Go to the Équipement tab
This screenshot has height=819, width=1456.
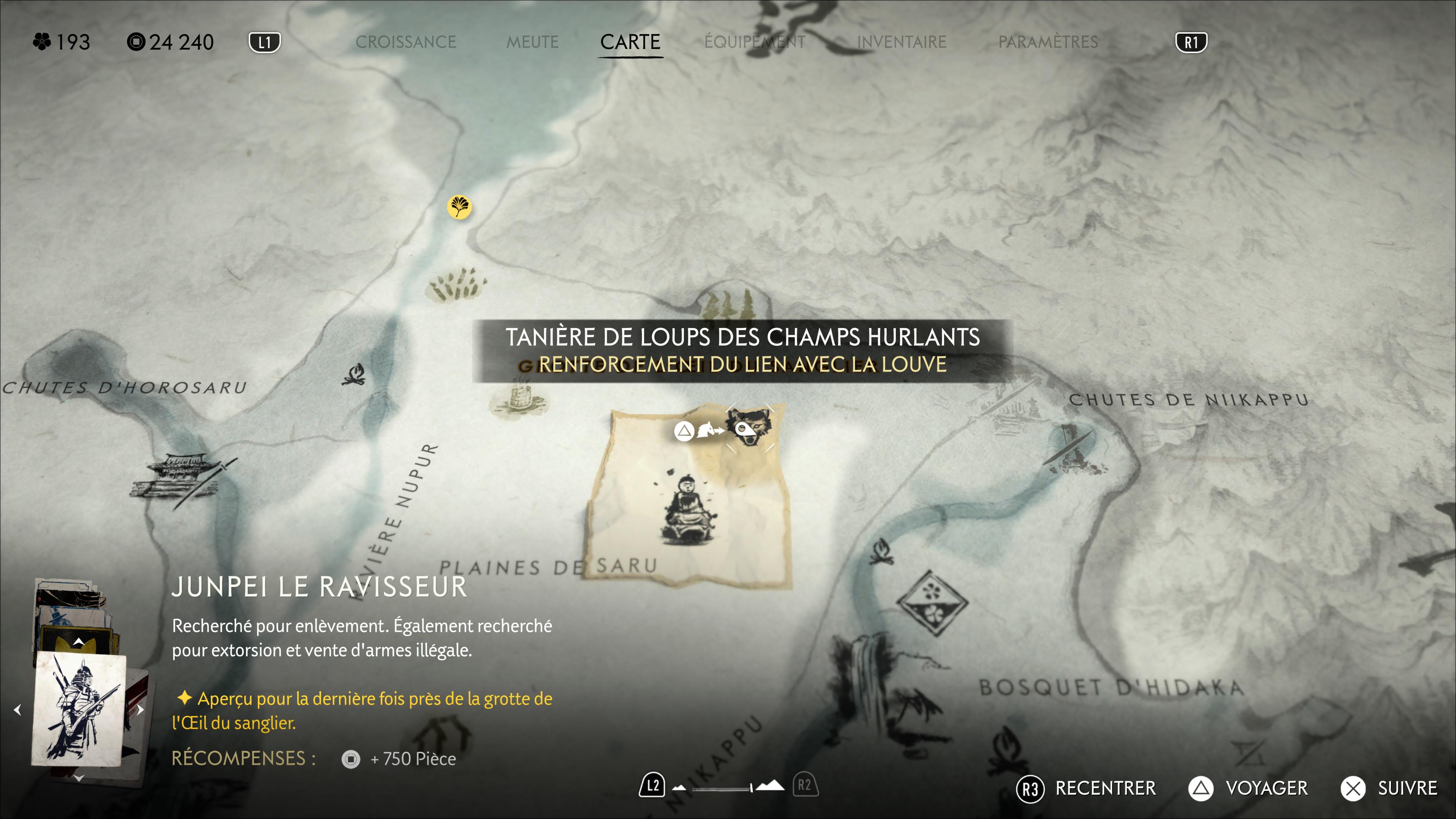pyautogui.click(x=755, y=42)
